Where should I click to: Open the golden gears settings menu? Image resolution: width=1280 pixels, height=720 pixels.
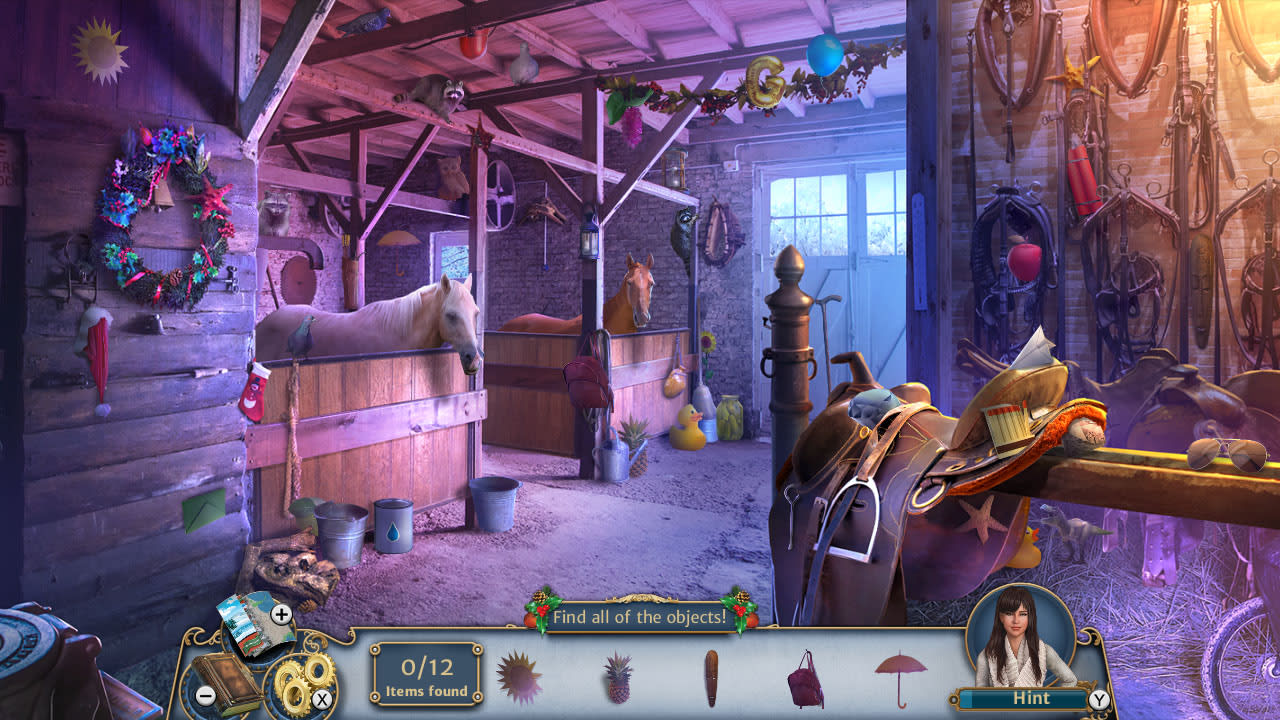pyautogui.click(x=293, y=676)
